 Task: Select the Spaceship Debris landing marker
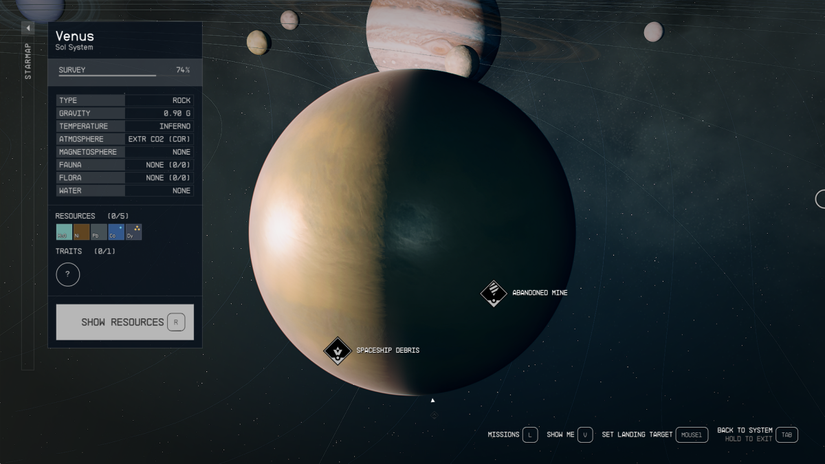coord(338,350)
